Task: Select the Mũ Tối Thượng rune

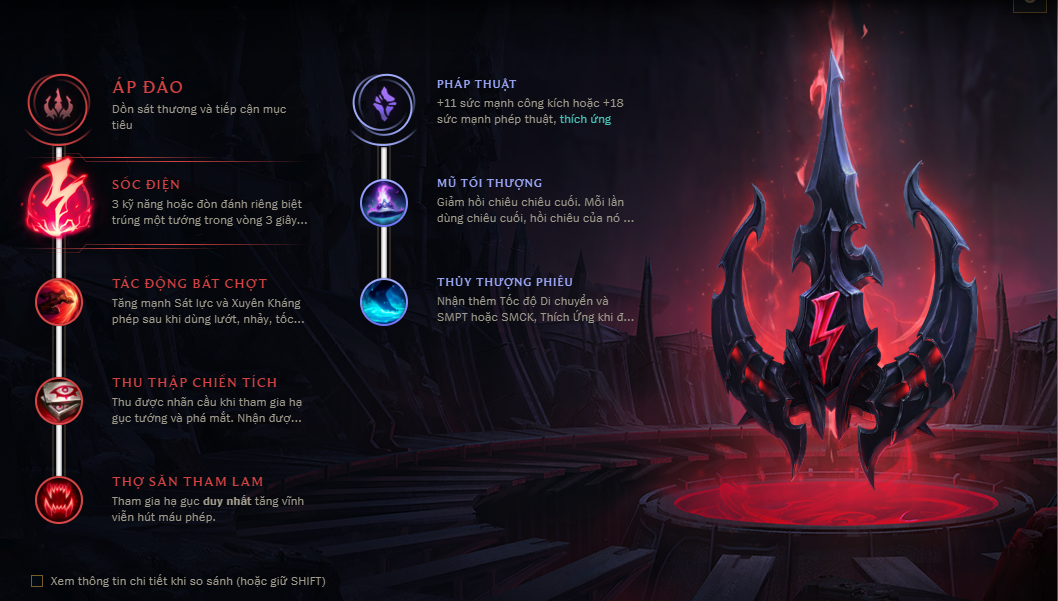Action: click(x=384, y=202)
